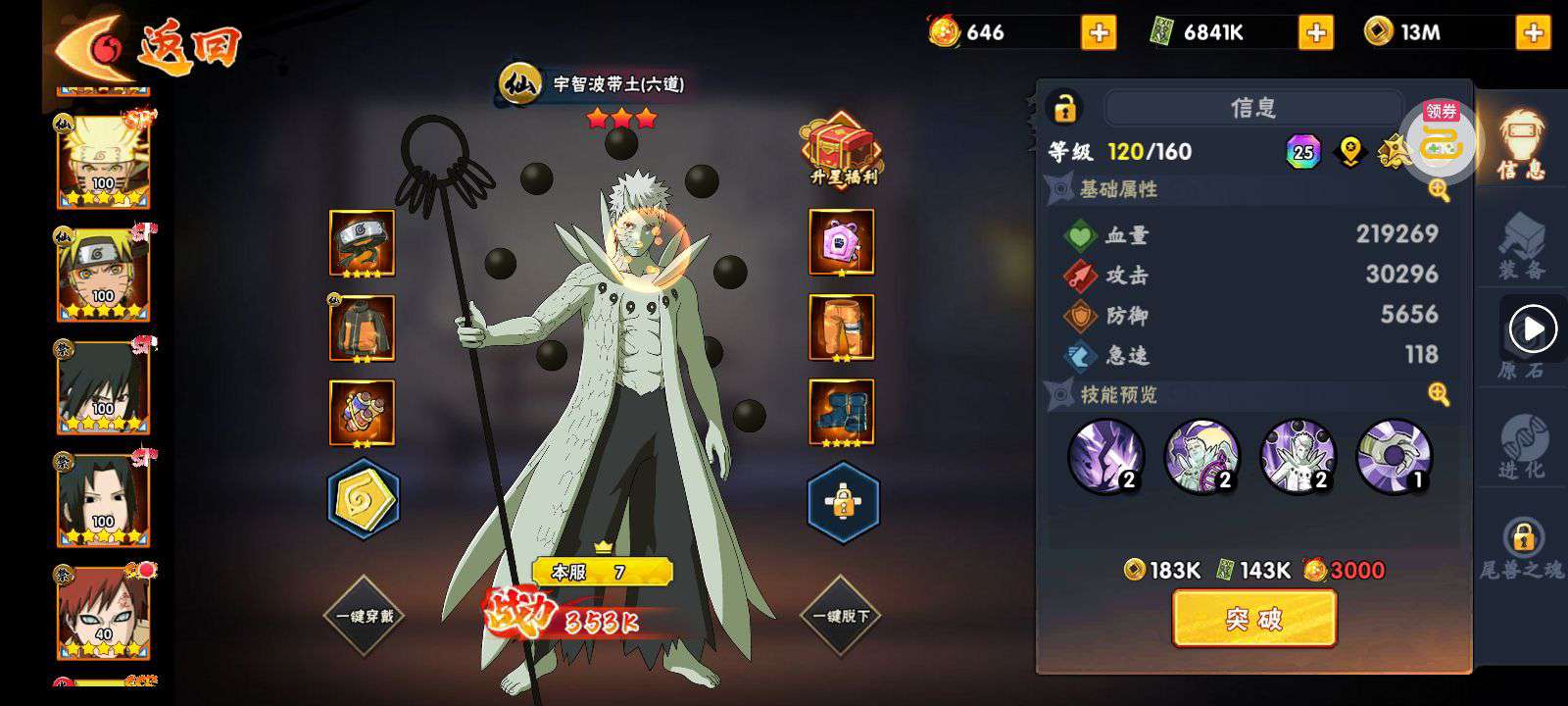Add green scrolls via the plus button
The width and height of the screenshot is (1568, 706).
(x=1315, y=33)
